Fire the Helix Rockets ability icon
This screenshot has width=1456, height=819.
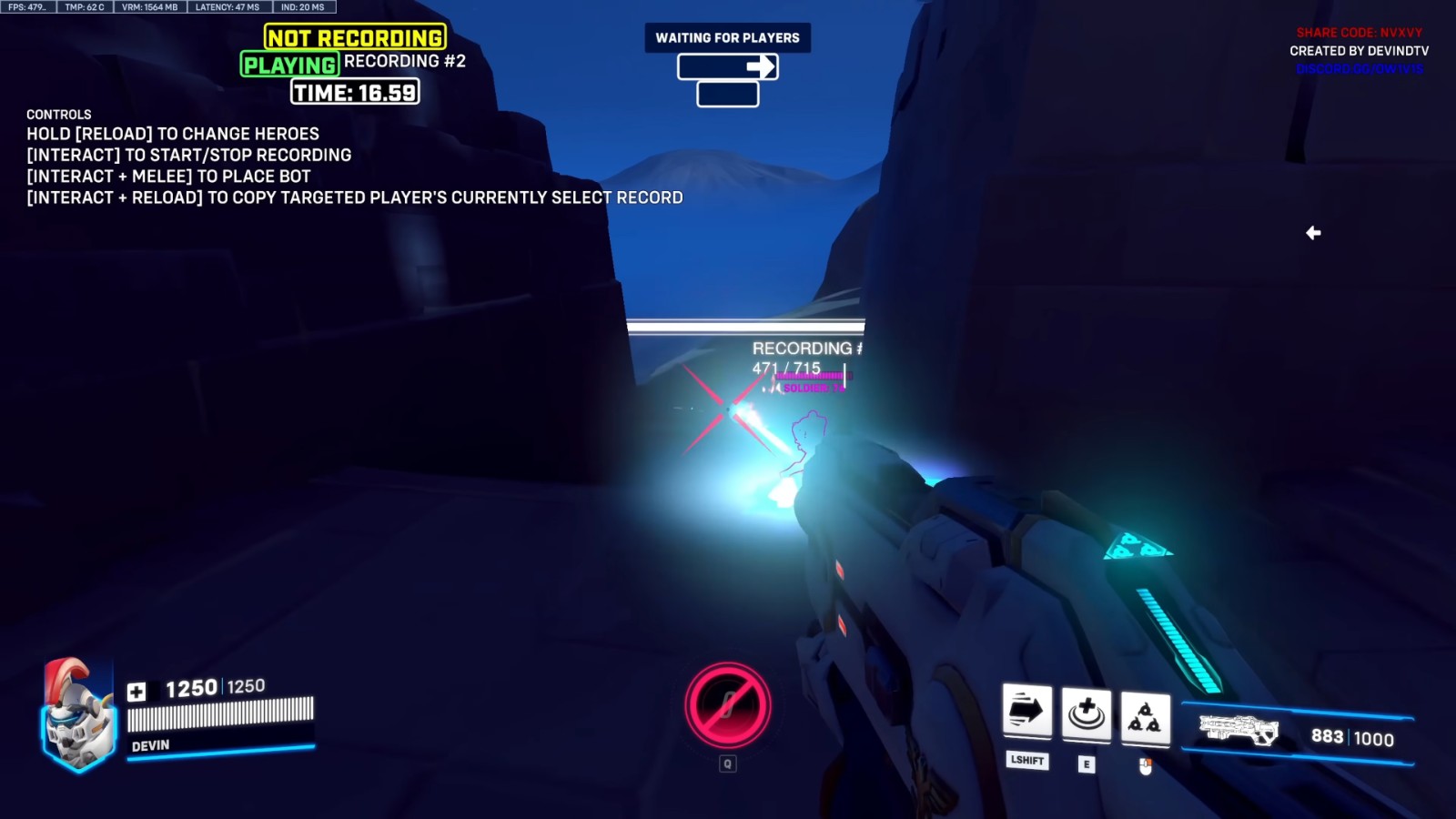coord(1145,717)
